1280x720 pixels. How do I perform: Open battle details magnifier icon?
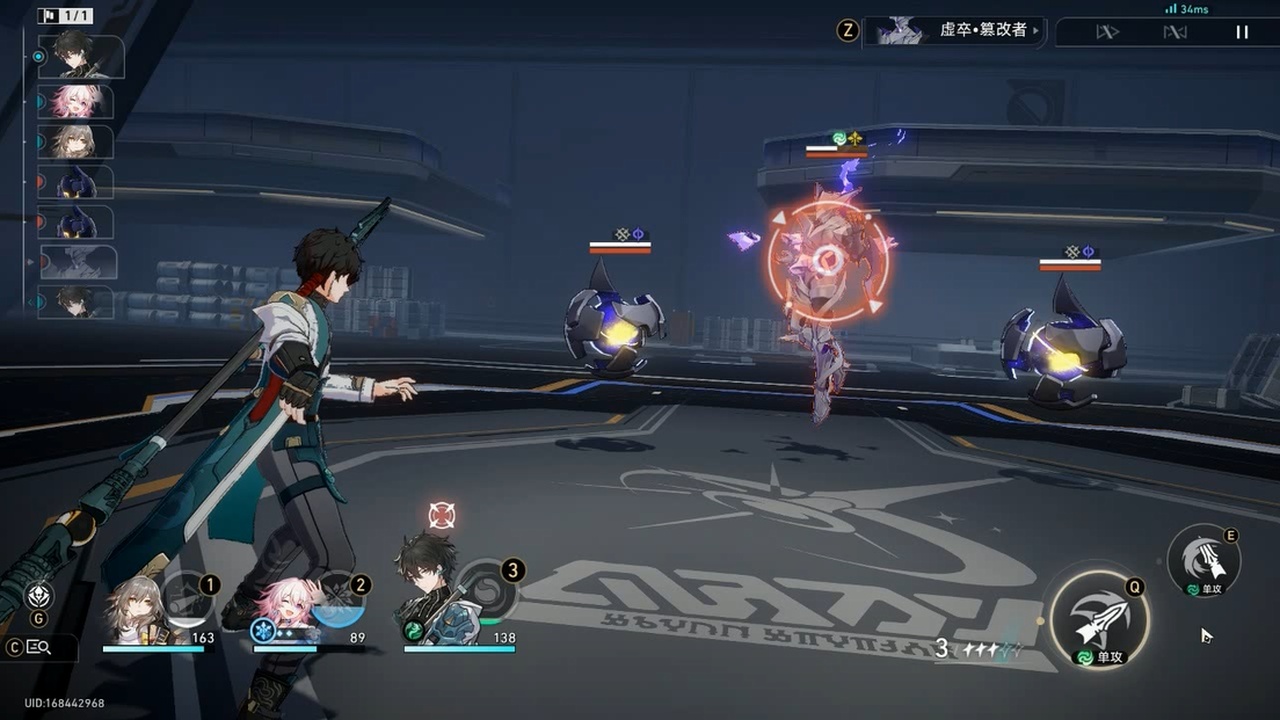click(39, 647)
